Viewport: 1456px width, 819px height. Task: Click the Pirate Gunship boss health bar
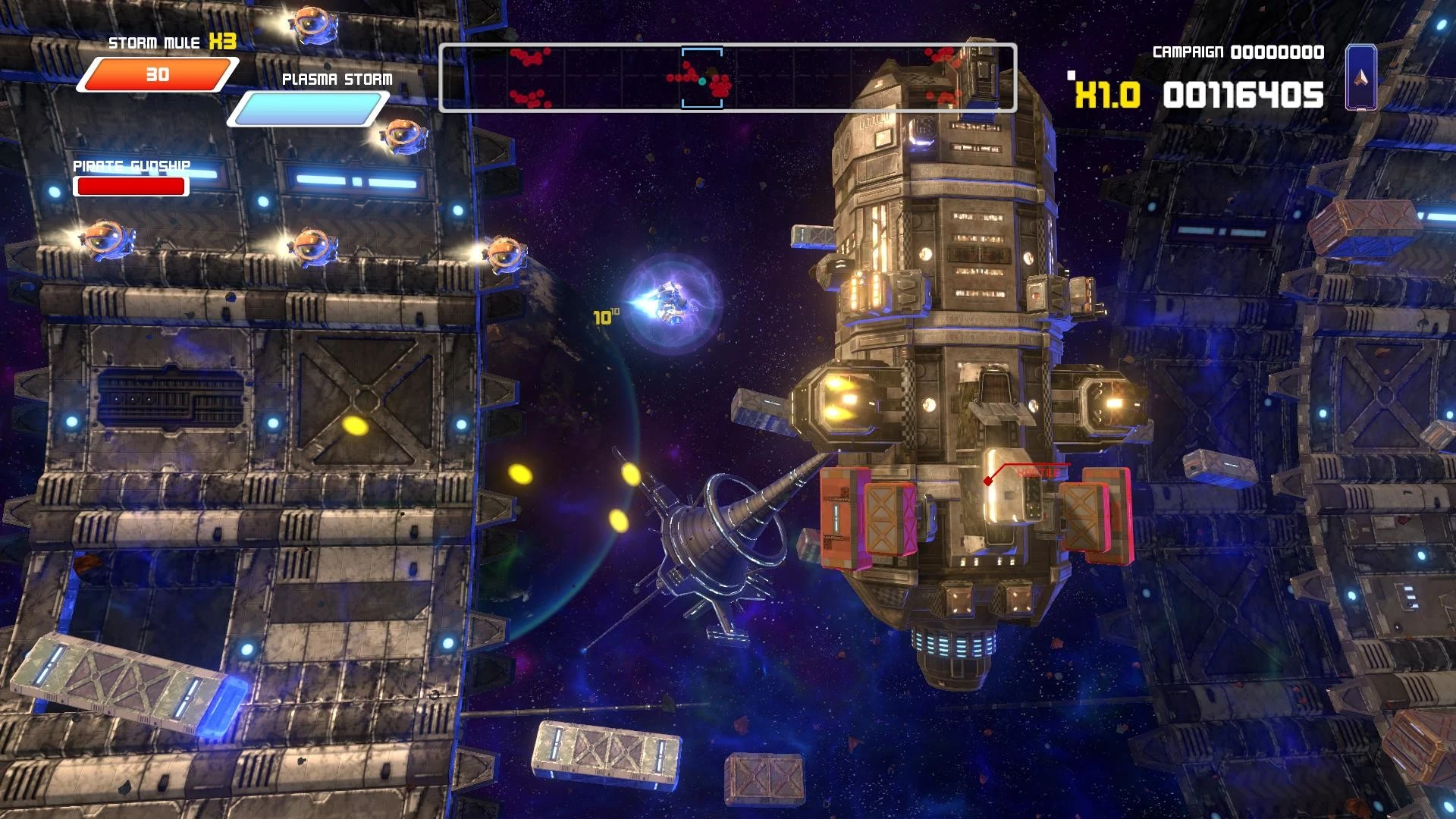[x=130, y=186]
